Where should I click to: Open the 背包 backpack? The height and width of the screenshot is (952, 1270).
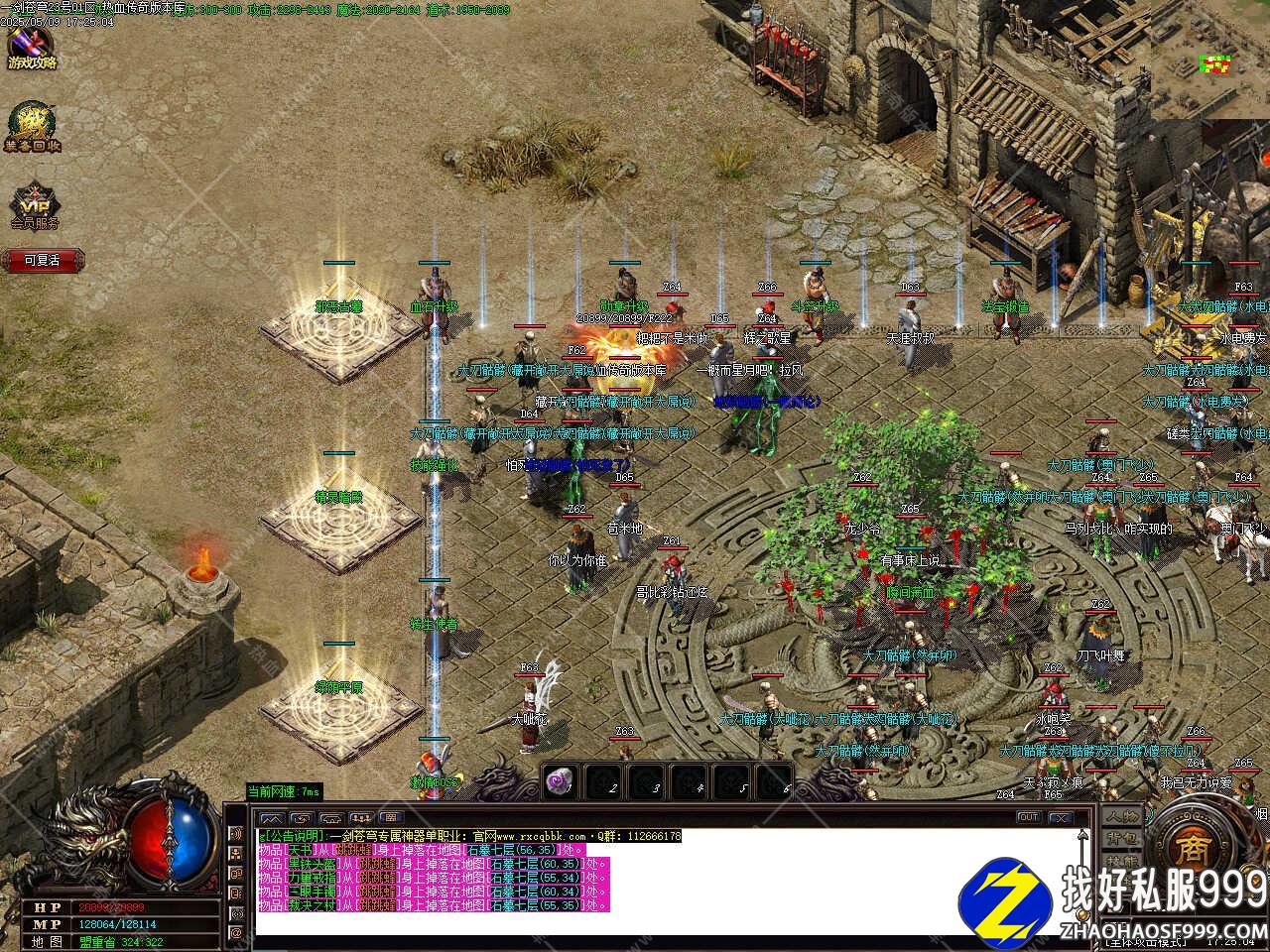pyautogui.click(x=1123, y=839)
